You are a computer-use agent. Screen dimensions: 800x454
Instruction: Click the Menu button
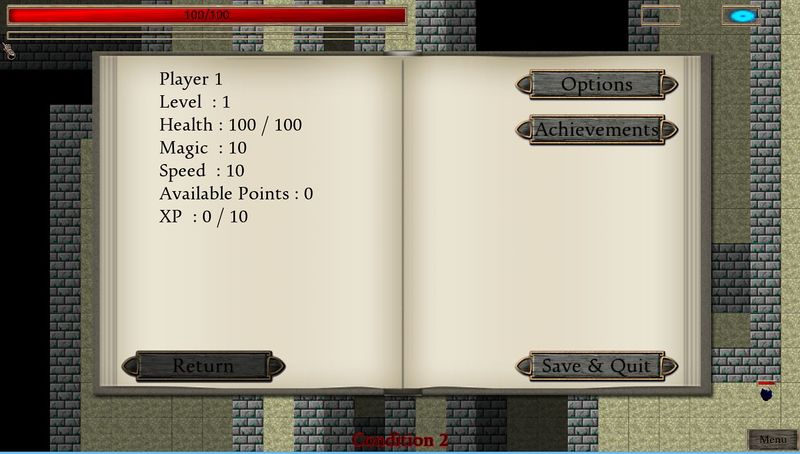click(772, 440)
